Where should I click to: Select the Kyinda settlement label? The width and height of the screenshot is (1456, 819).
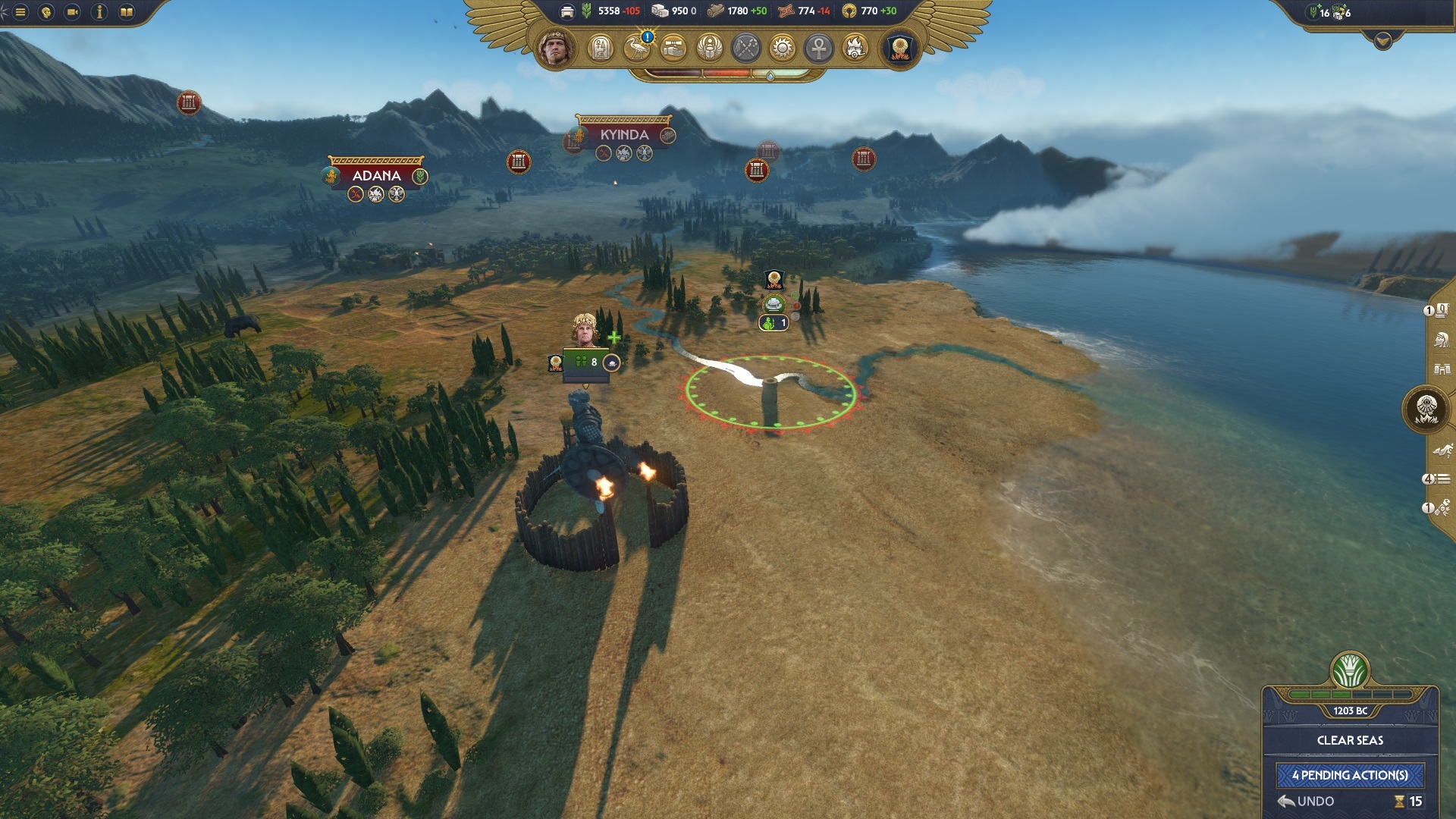point(623,135)
